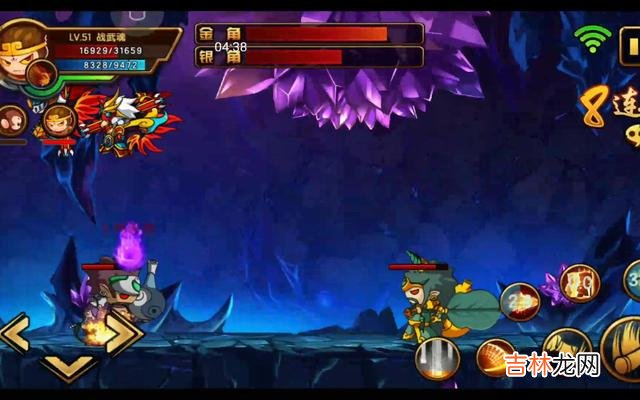Activate the white light pillars skill
This screenshot has height=400, width=640.
pyautogui.click(x=436, y=358)
